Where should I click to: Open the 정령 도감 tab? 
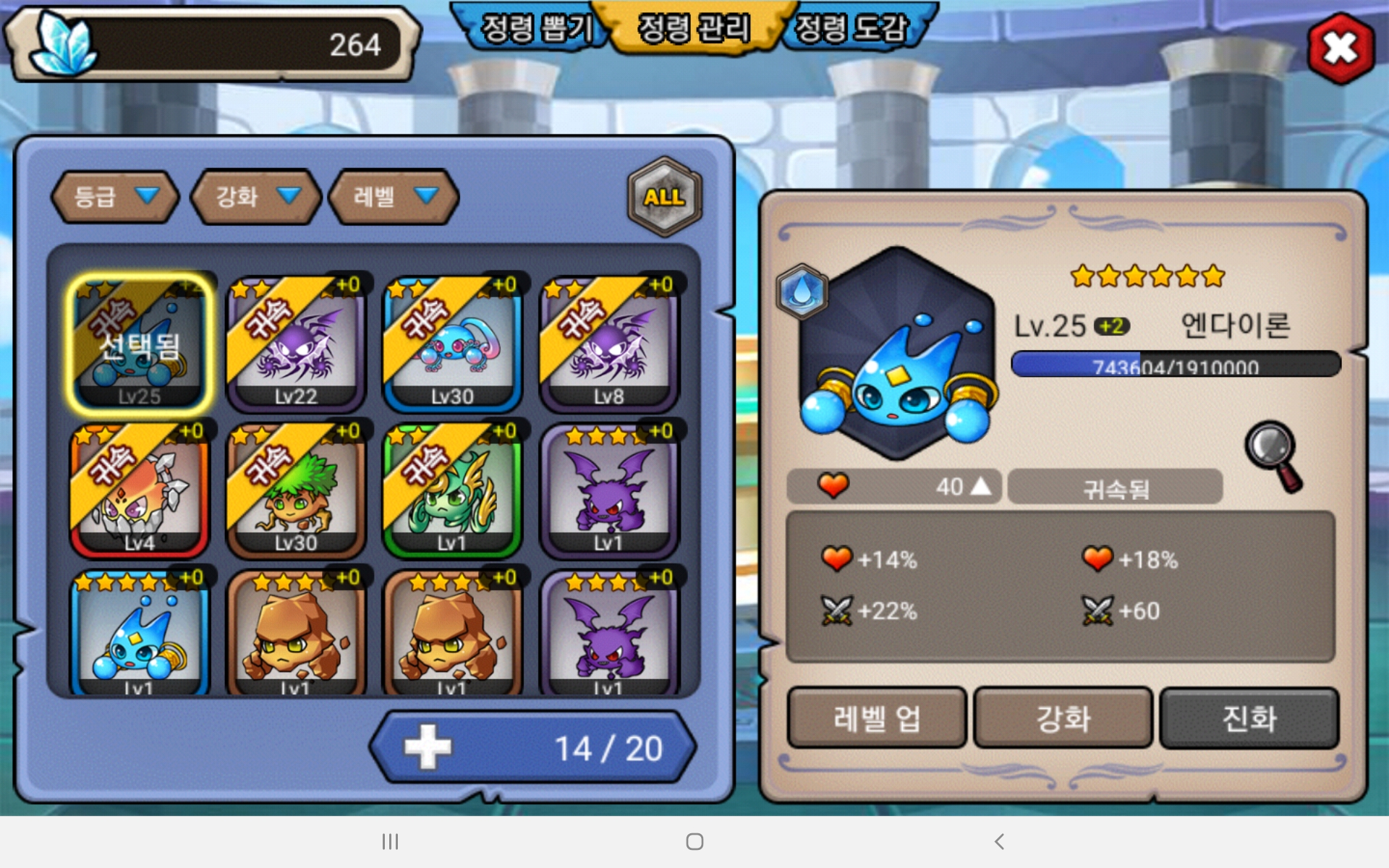851,29
